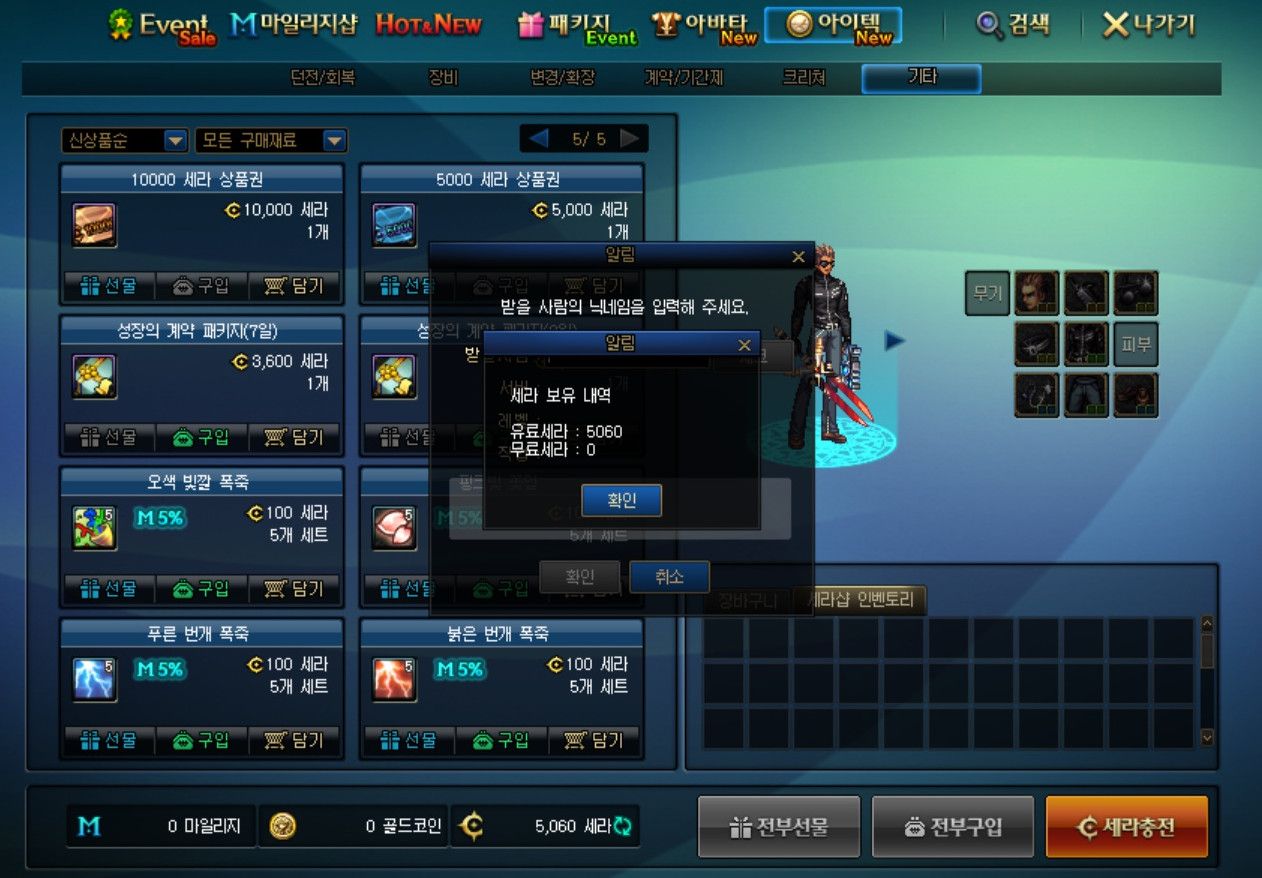This screenshot has height=878, width=1262.
Task: Add 푸른 번개 폭죽 to cart with 담기
Action: point(295,741)
